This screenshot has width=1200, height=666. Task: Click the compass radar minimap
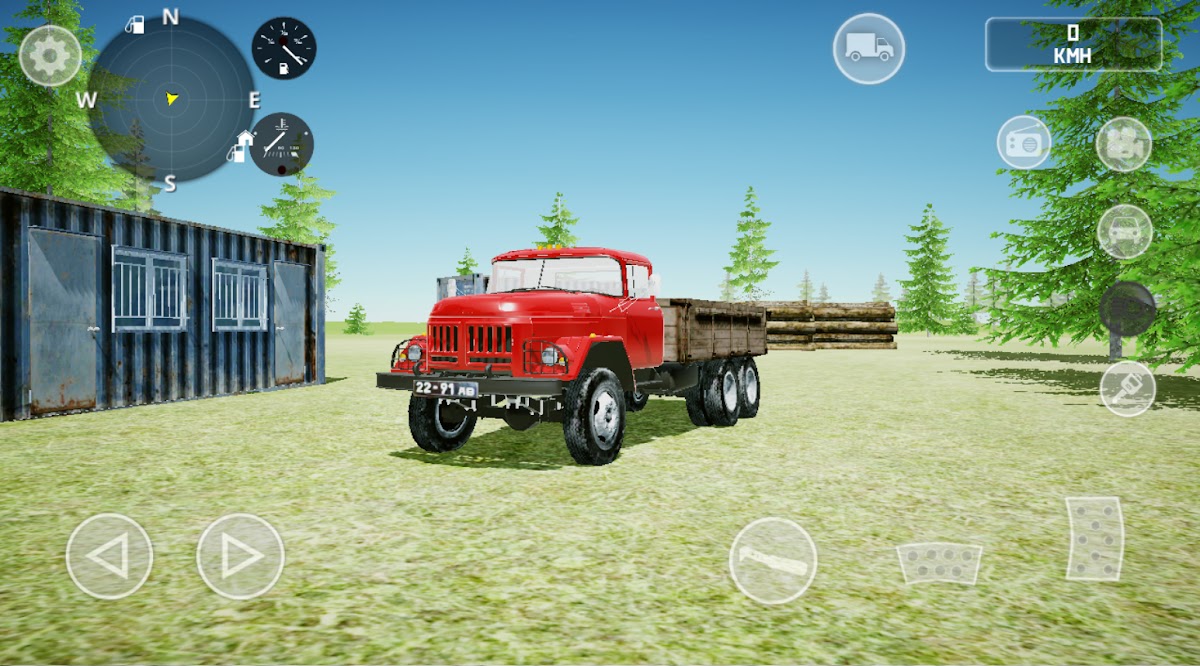[171, 99]
